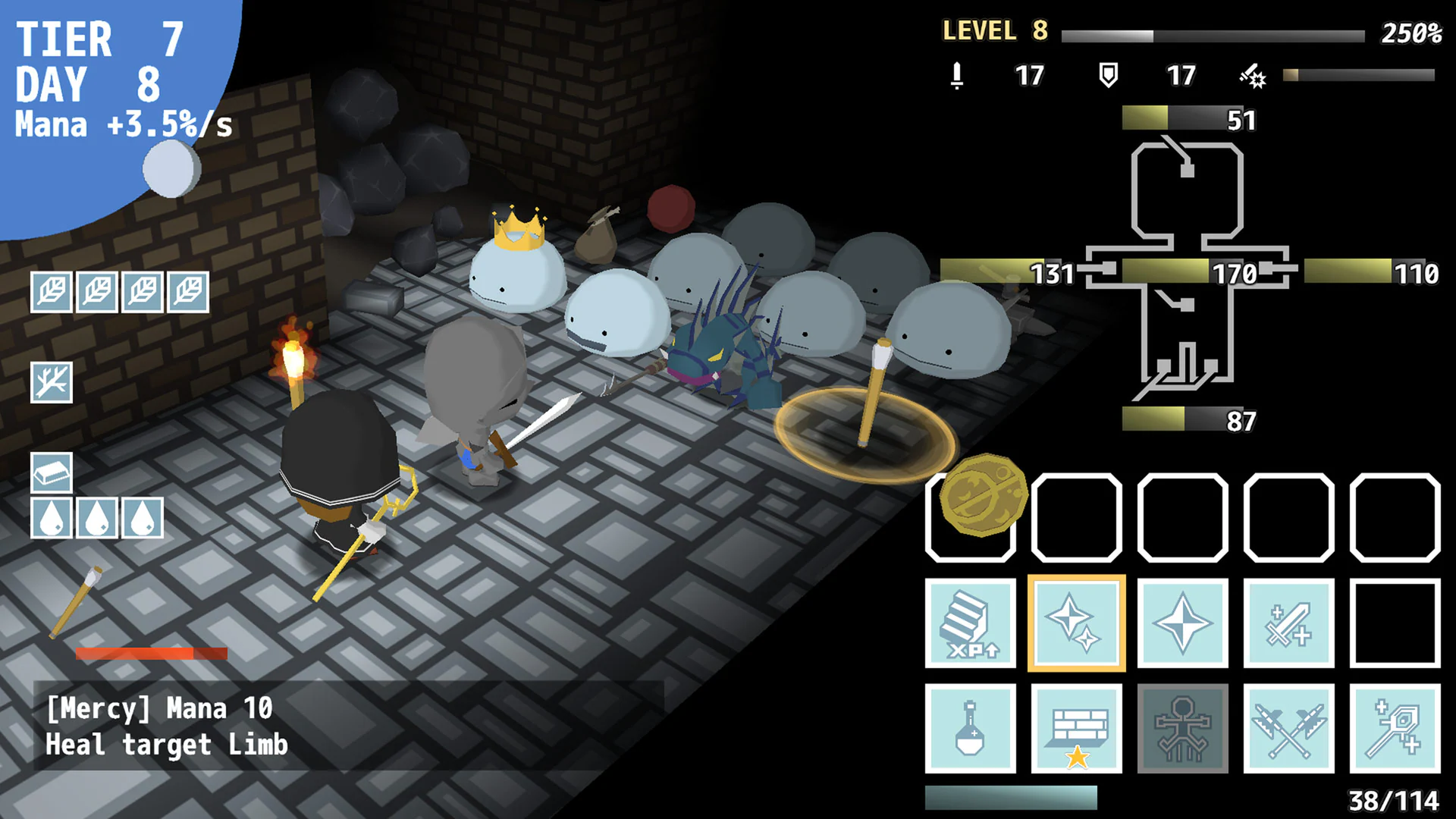Click the sword attack stat icon
This screenshot has width=1456, height=819.
pyautogui.click(x=956, y=76)
